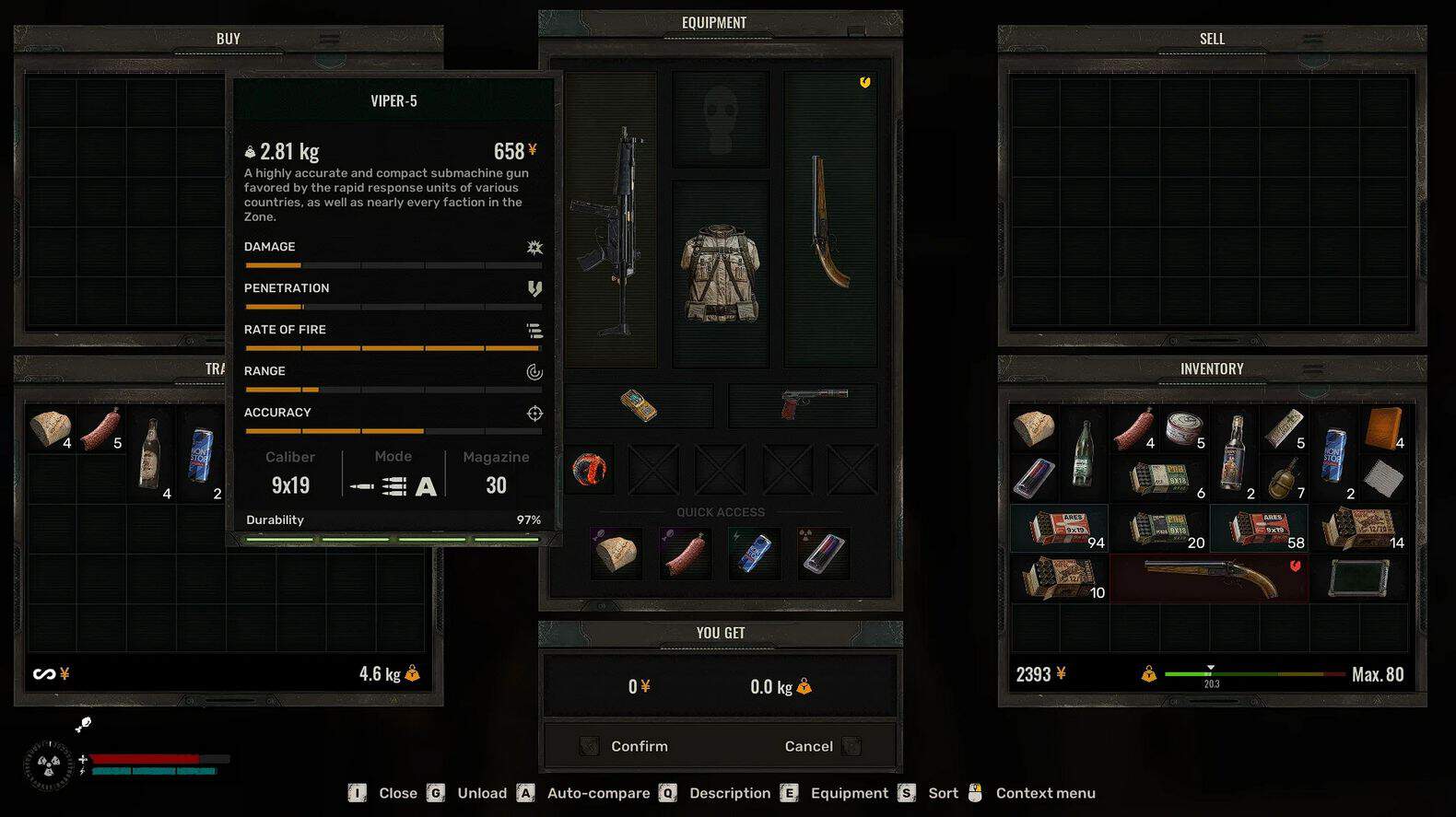
Task: Confirm the trade transaction
Action: tap(638, 746)
